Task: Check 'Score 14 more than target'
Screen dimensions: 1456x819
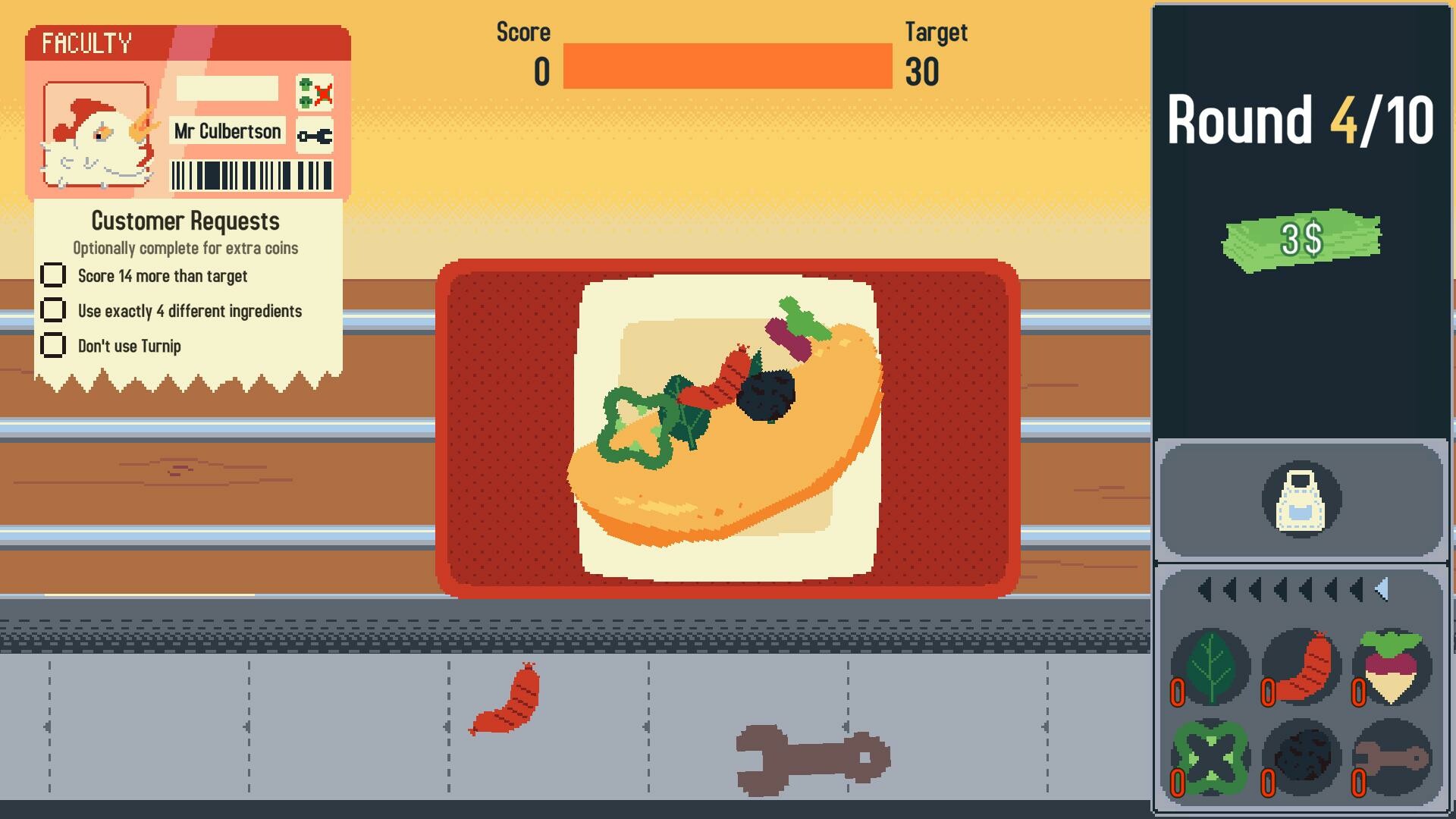Action: coord(54,275)
